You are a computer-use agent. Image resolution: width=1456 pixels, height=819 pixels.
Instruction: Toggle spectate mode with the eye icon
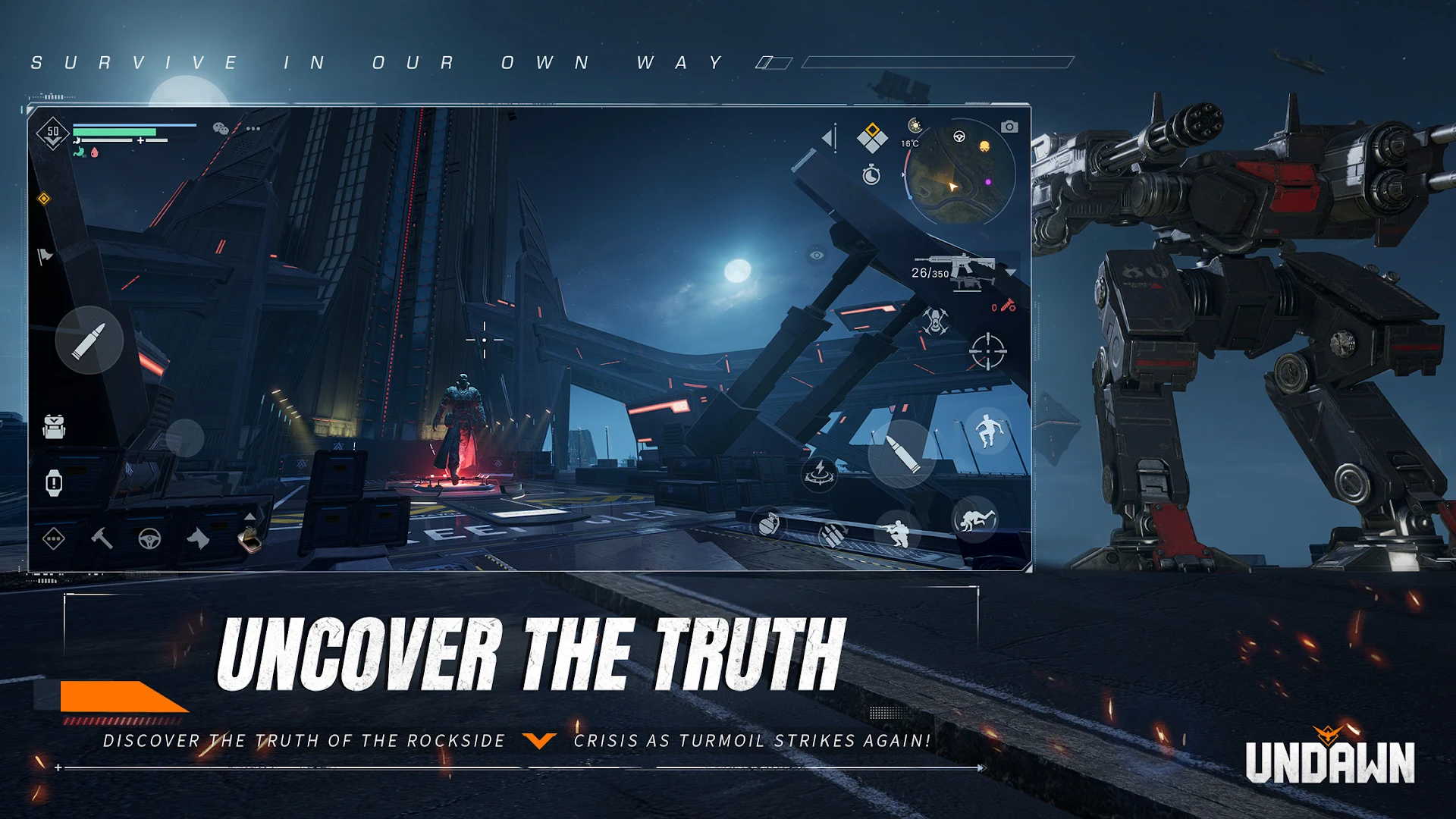pos(815,256)
